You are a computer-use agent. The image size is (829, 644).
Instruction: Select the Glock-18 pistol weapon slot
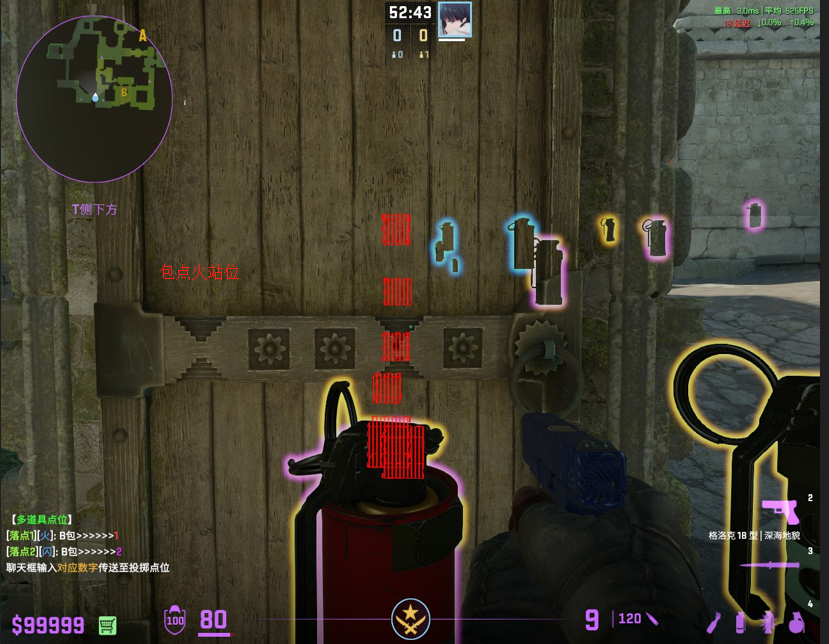[779, 510]
